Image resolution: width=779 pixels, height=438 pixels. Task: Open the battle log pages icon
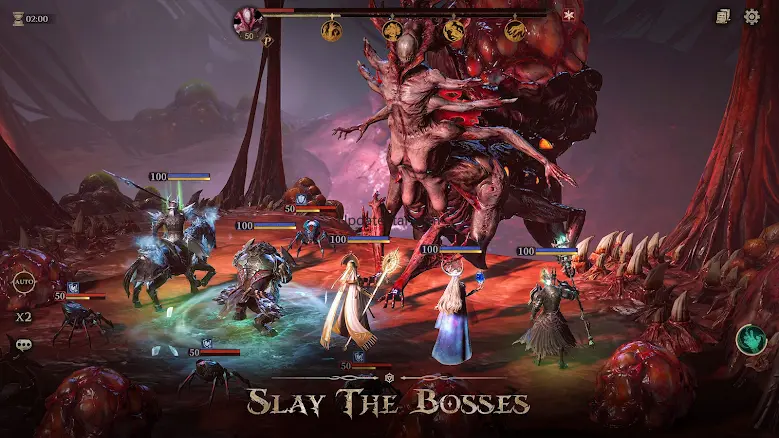click(x=723, y=17)
